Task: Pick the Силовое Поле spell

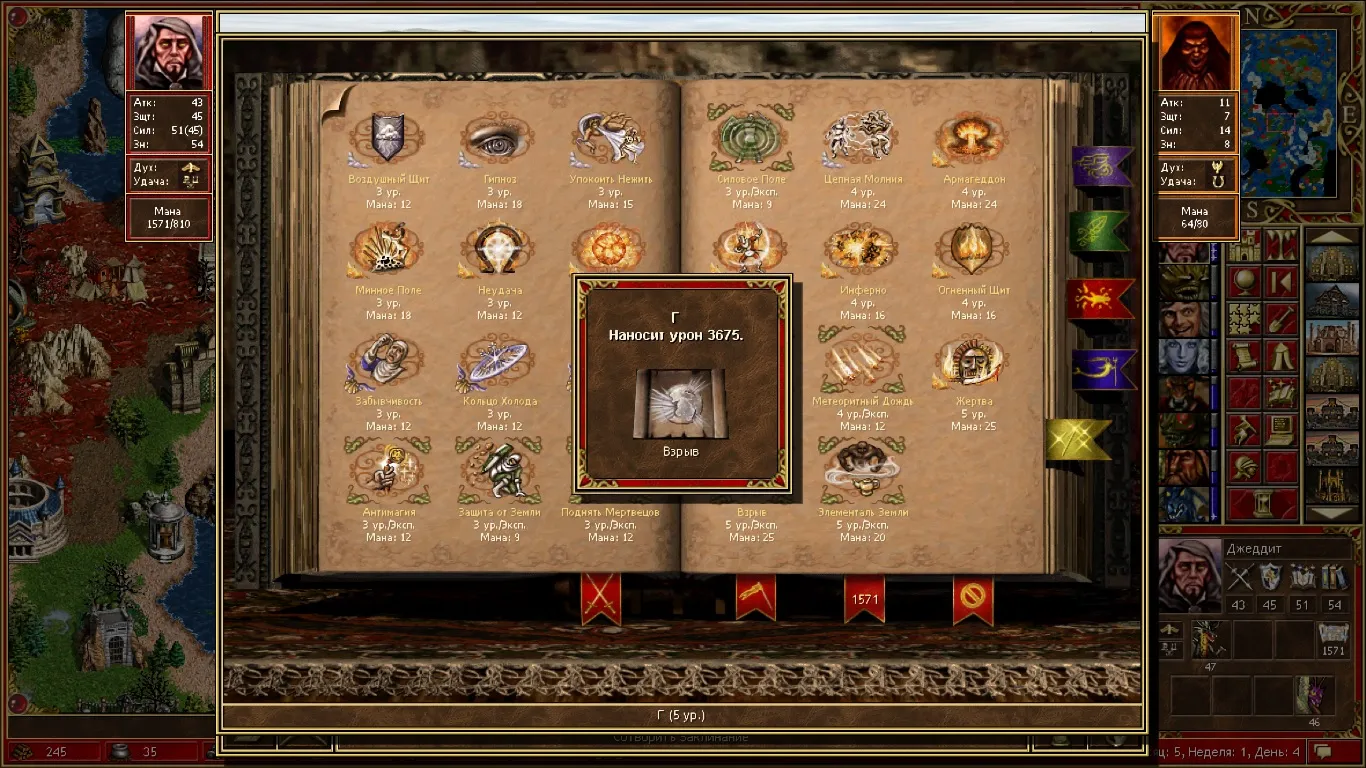Action: [x=751, y=140]
